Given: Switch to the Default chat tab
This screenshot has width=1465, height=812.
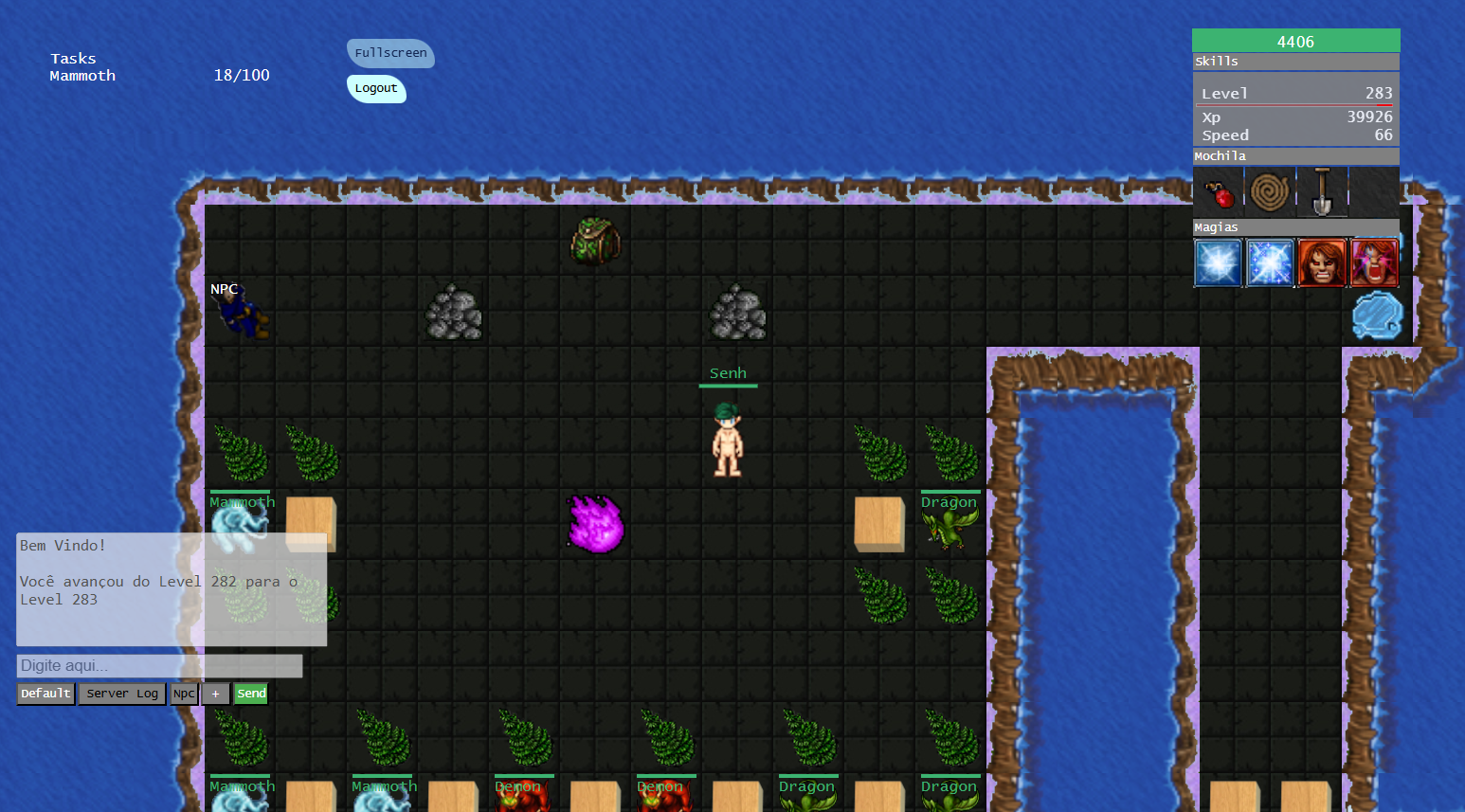Looking at the screenshot, I should click(x=45, y=694).
